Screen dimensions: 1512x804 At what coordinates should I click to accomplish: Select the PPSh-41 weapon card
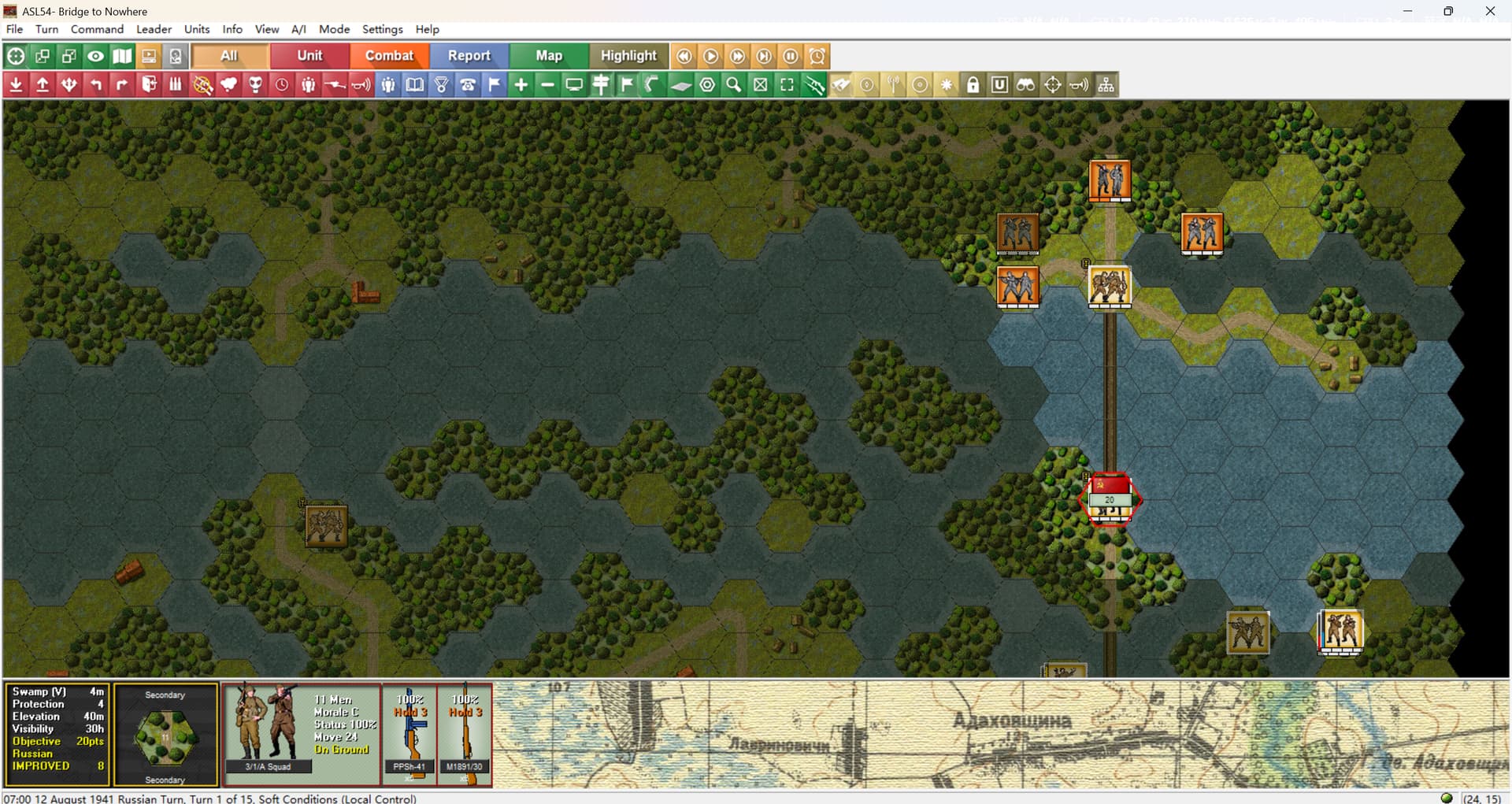pos(409,734)
